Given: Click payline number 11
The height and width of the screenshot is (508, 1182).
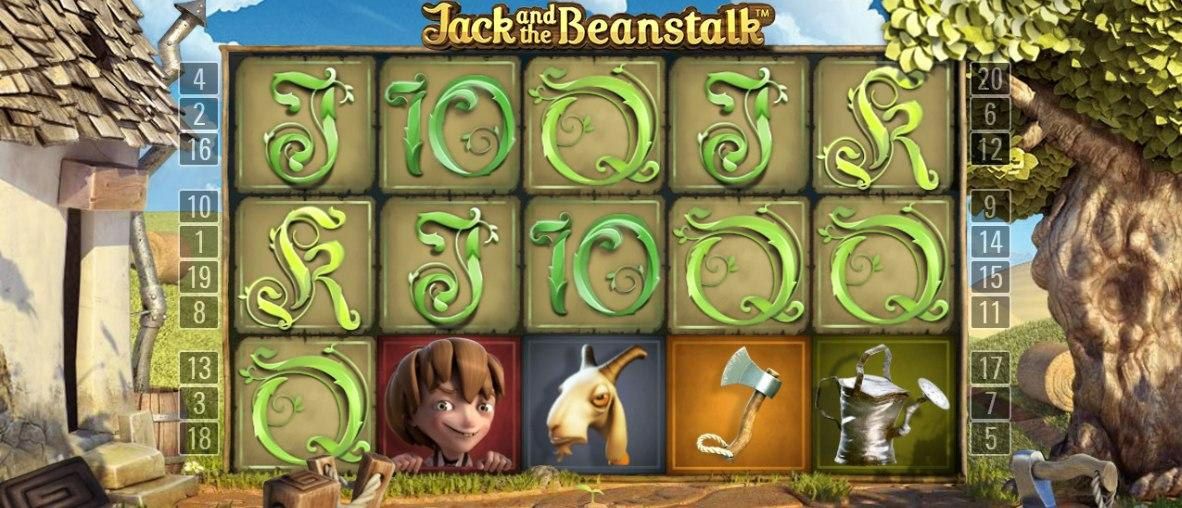Looking at the screenshot, I should tap(991, 312).
